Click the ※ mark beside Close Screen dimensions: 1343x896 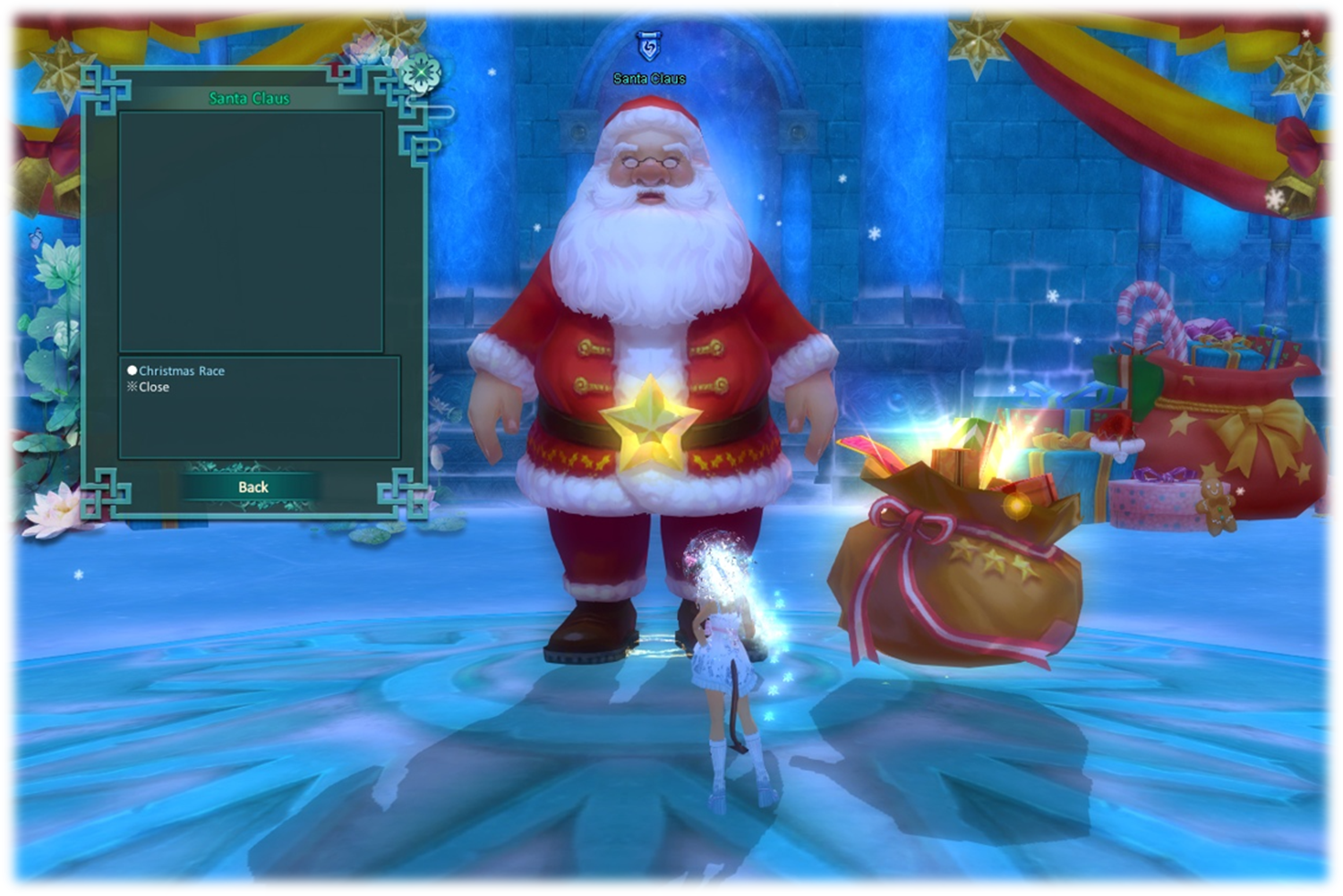click(132, 387)
